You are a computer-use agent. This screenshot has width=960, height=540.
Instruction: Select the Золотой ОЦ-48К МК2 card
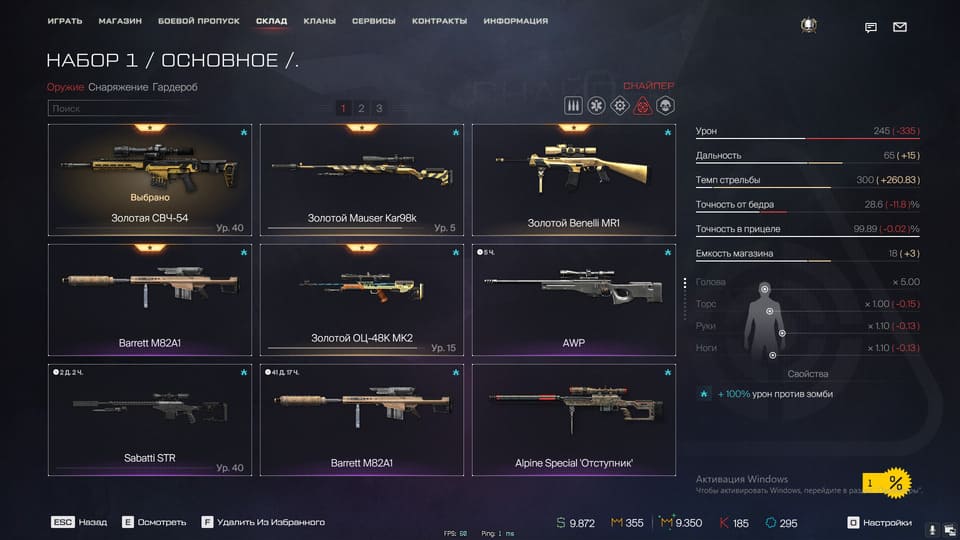point(361,299)
